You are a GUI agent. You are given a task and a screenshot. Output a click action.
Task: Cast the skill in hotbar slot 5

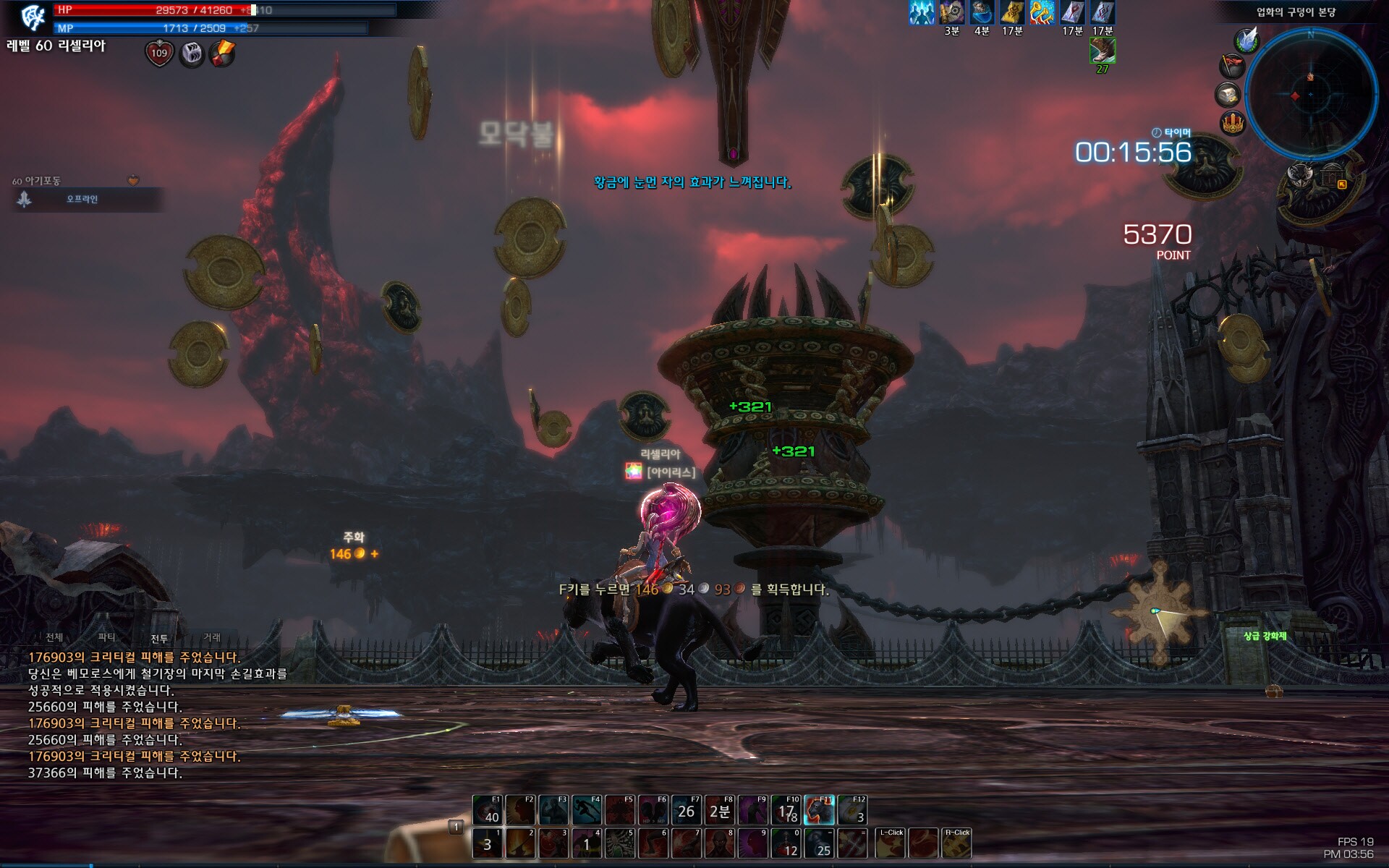(620, 843)
